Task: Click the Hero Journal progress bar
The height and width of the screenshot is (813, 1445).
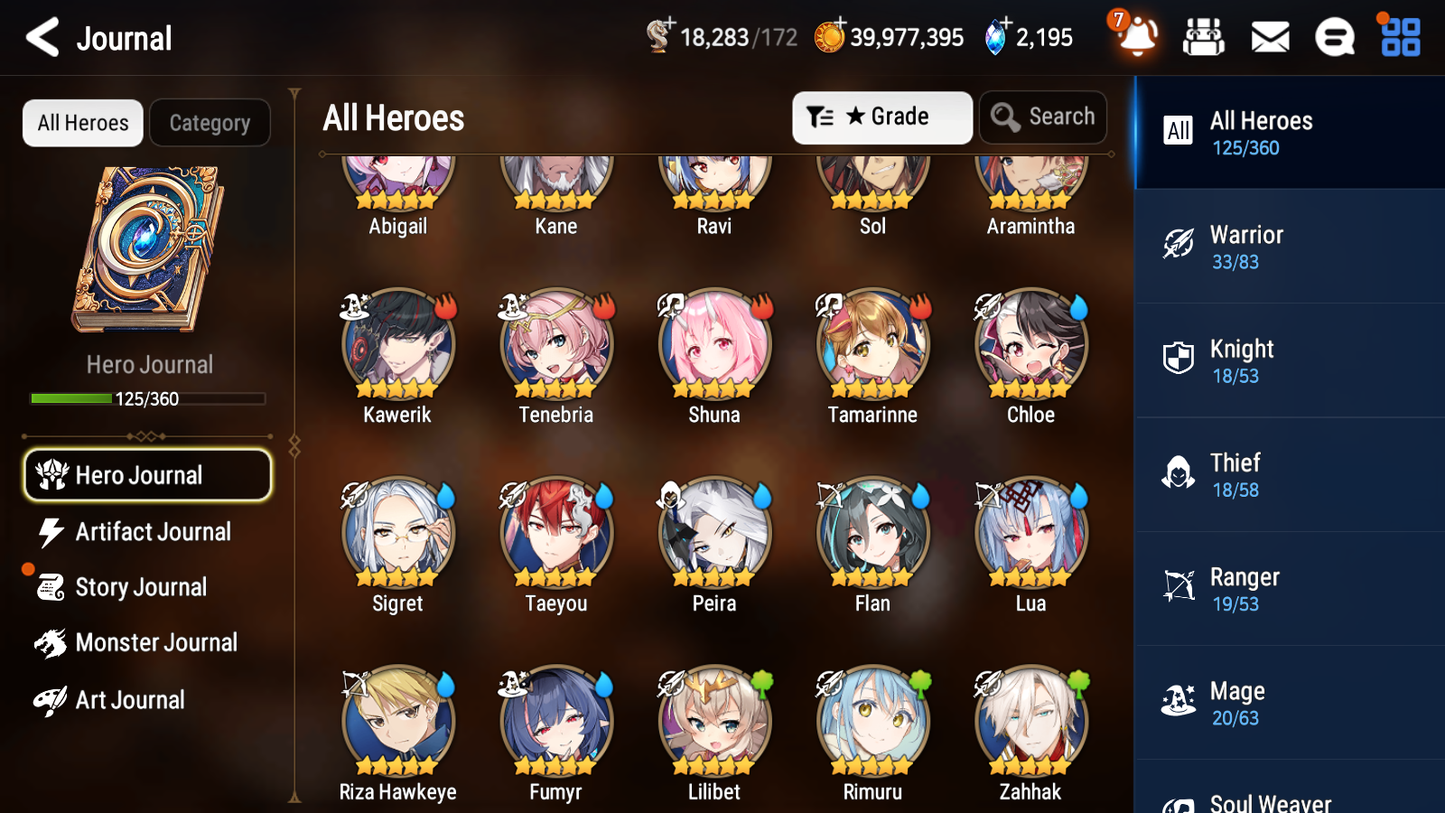Action: click(149, 398)
